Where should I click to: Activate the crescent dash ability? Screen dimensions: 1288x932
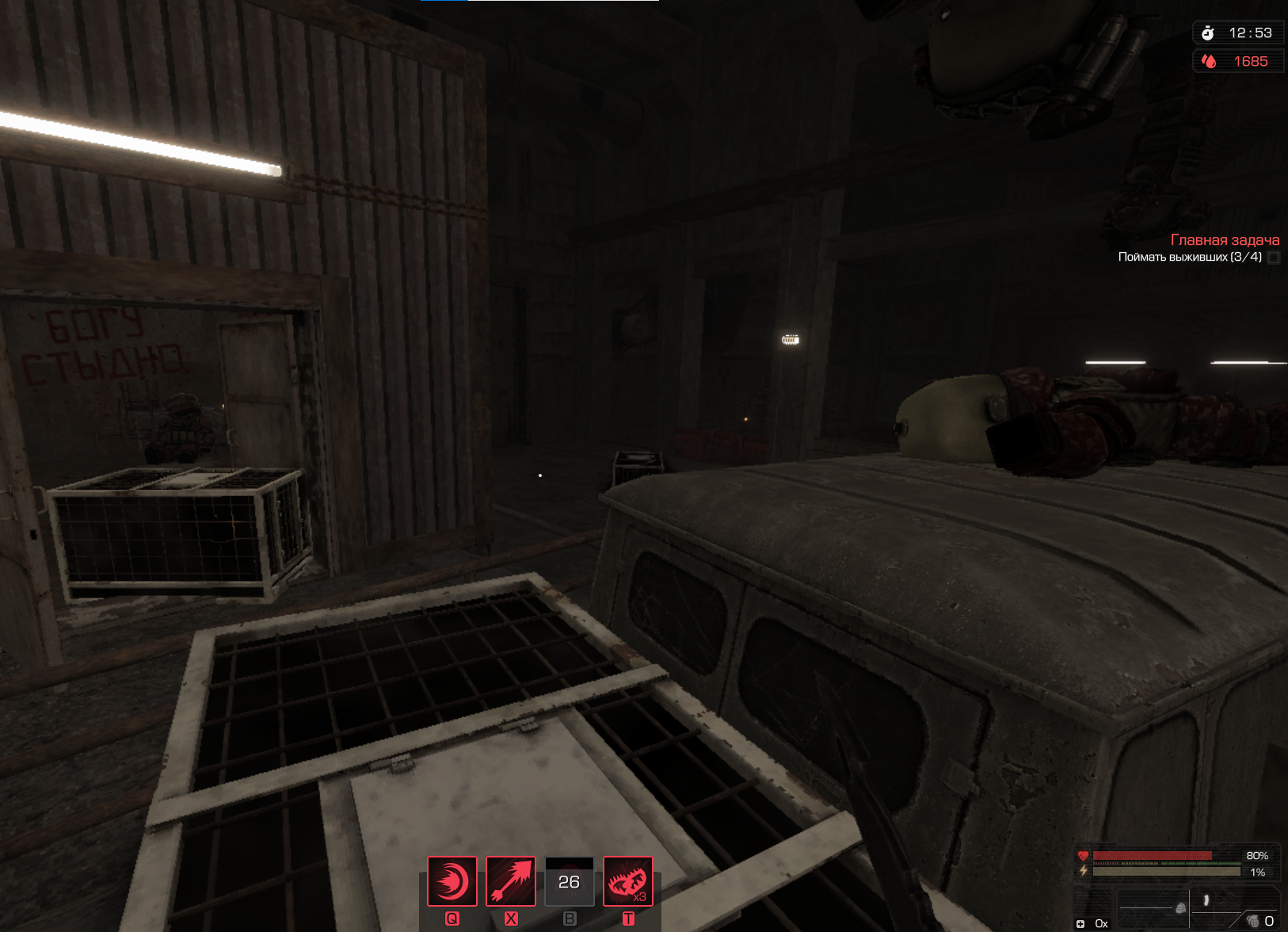click(452, 880)
